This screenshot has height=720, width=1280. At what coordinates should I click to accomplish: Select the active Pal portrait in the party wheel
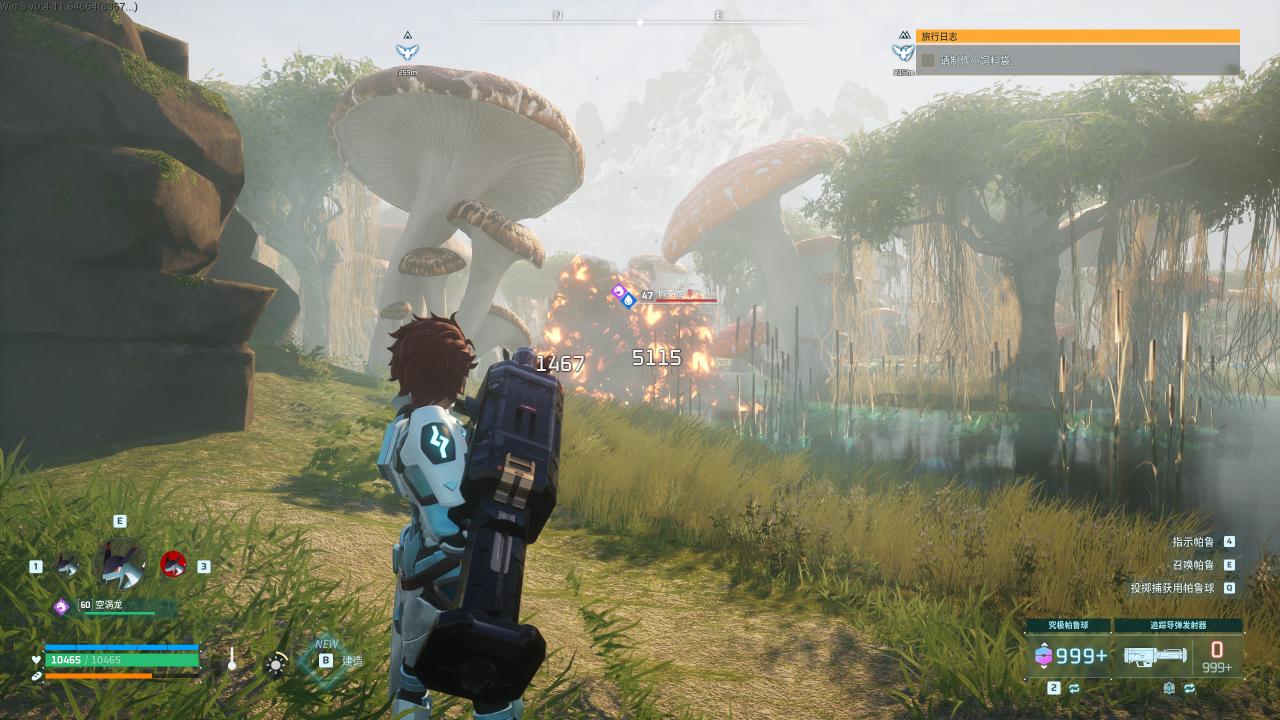click(x=120, y=563)
